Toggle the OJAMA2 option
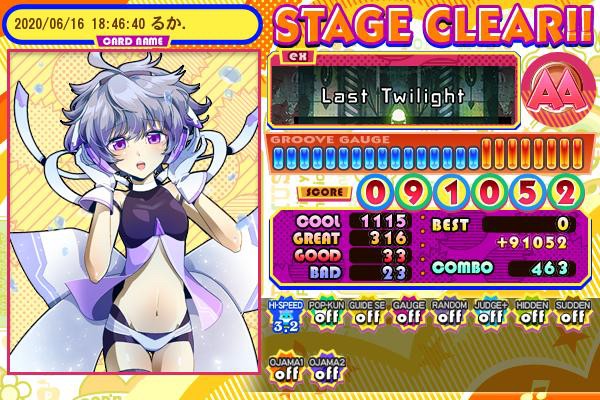This screenshot has width=600, height=400. [324, 370]
